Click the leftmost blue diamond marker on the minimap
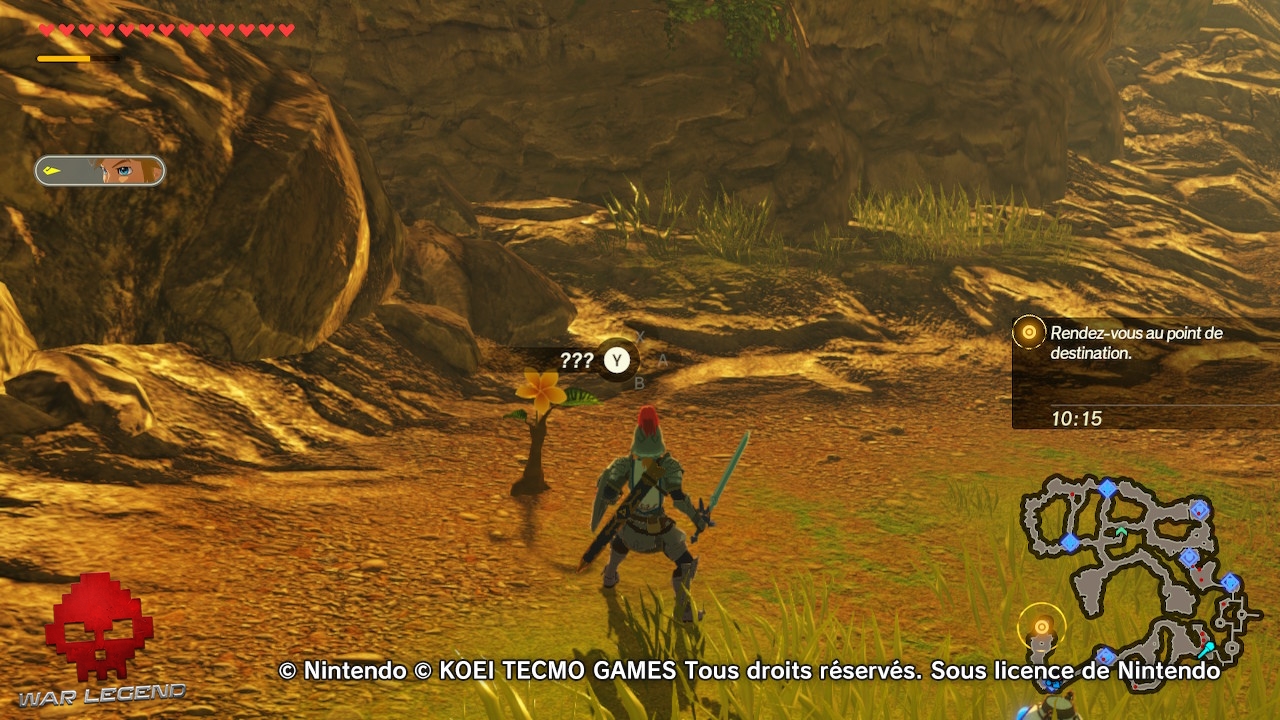 1070,543
